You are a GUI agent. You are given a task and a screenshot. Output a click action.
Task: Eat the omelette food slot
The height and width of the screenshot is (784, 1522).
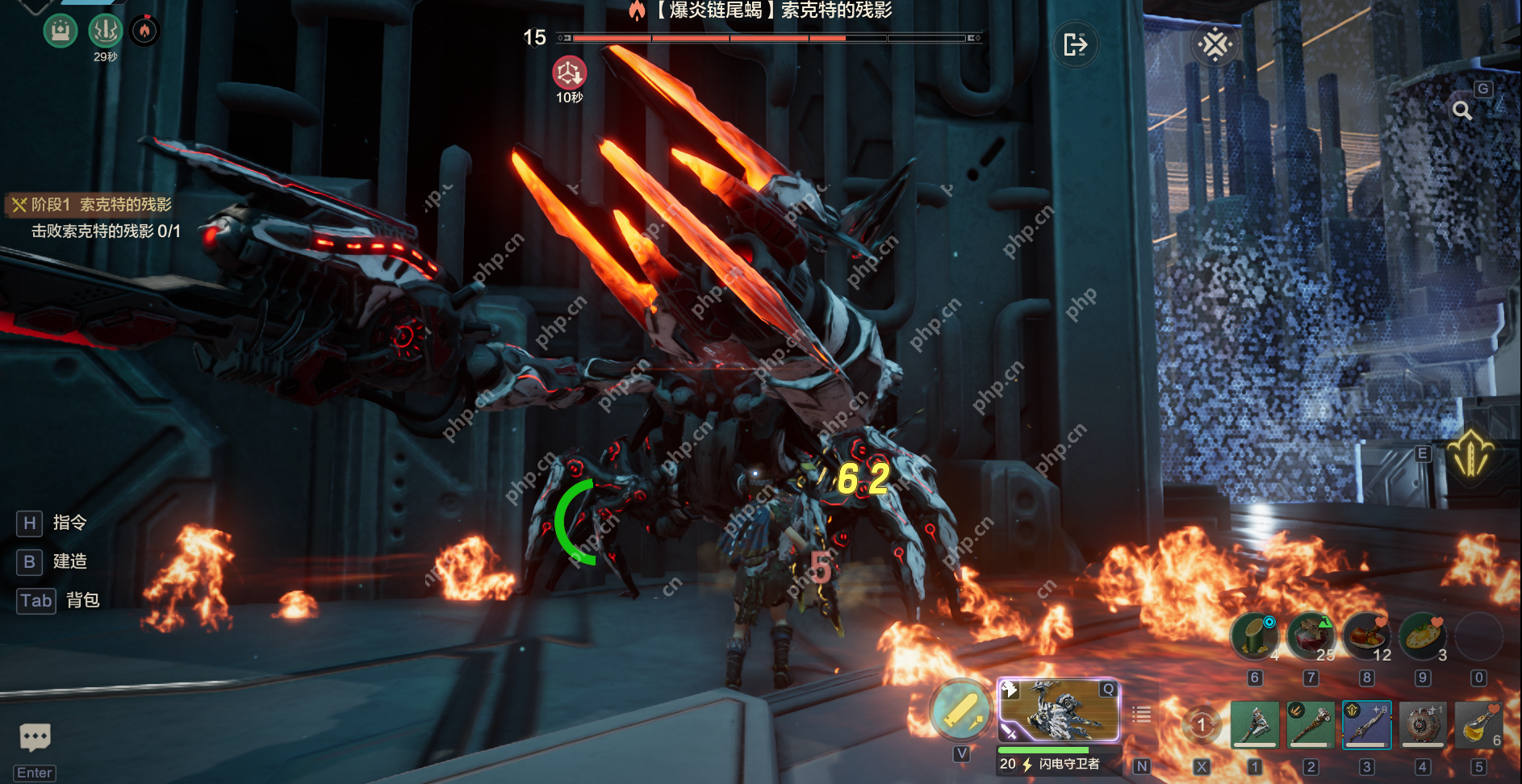point(1423,636)
